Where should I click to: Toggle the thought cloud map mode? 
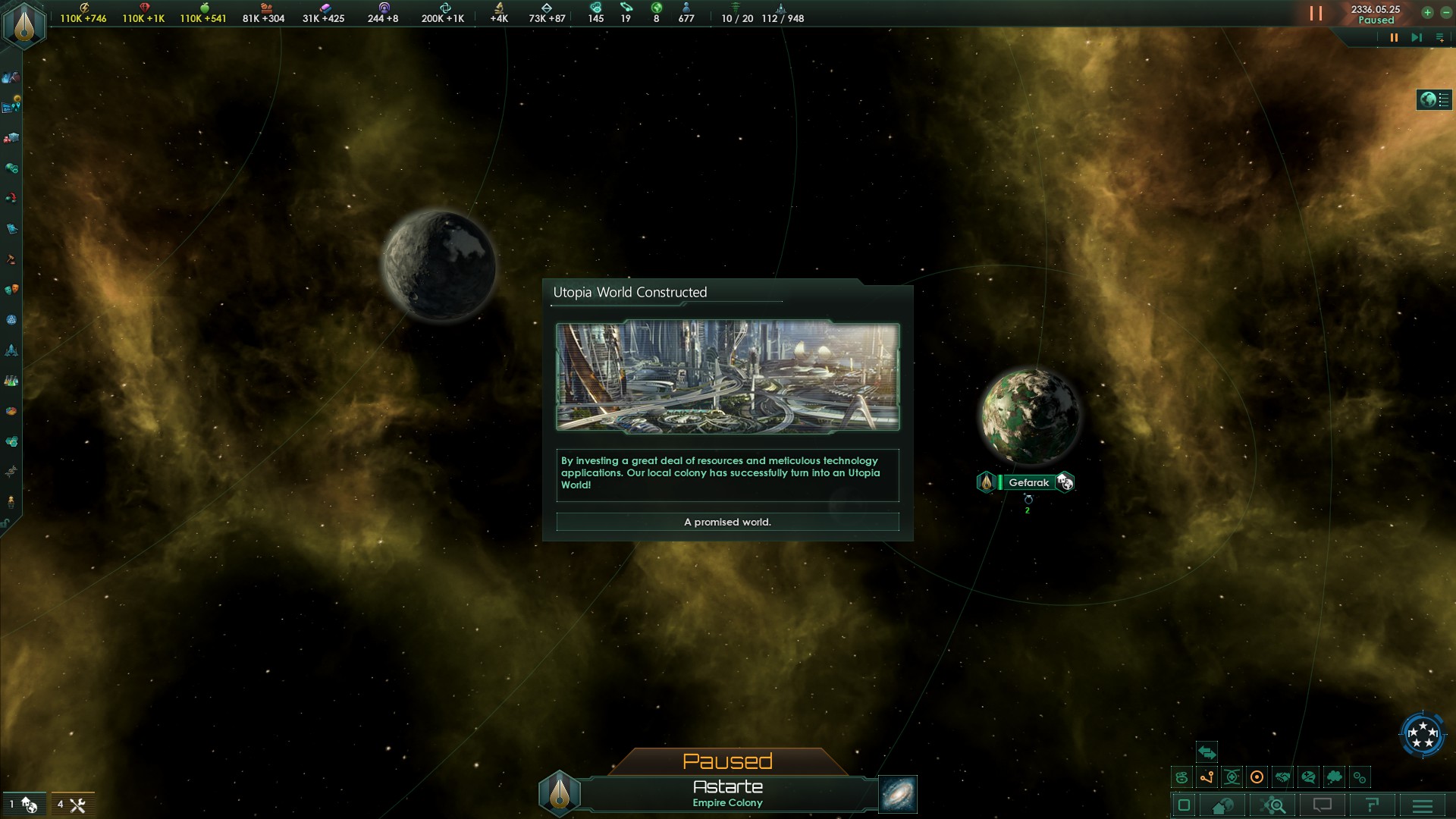tap(1334, 777)
